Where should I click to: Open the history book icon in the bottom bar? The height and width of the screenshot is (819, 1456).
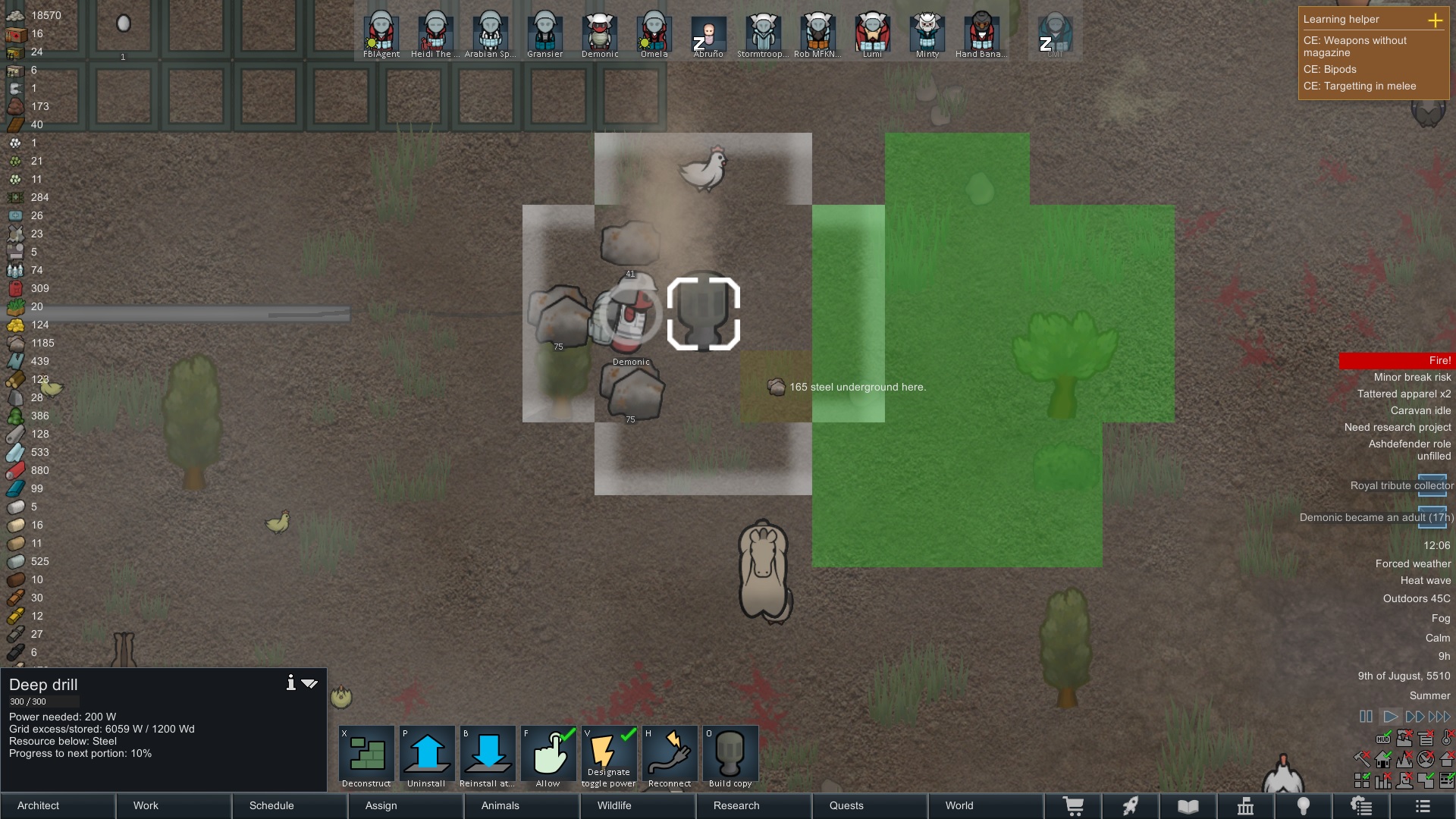[x=1188, y=806]
